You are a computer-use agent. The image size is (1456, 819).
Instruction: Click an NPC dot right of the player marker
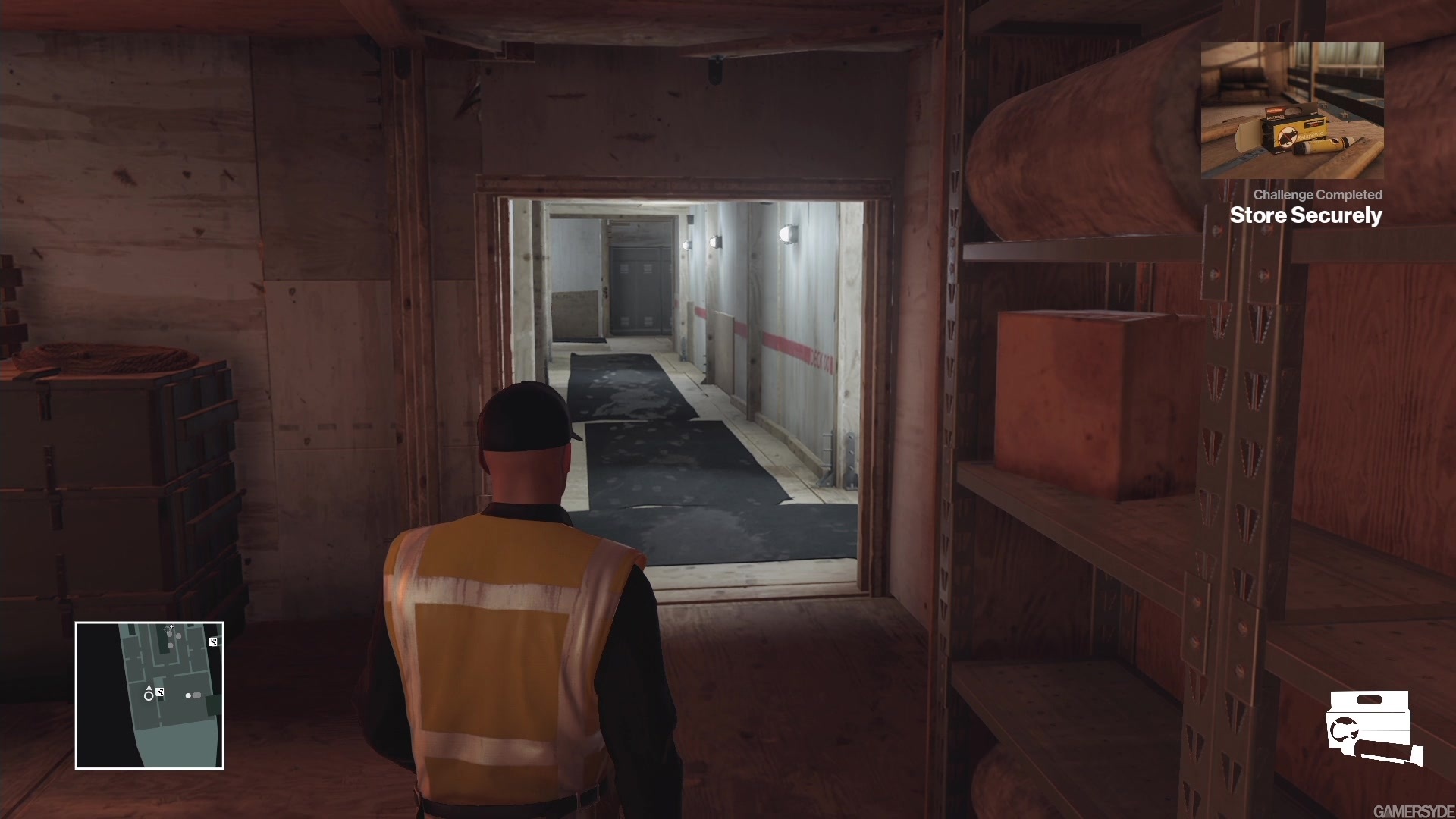pyautogui.click(x=188, y=696)
